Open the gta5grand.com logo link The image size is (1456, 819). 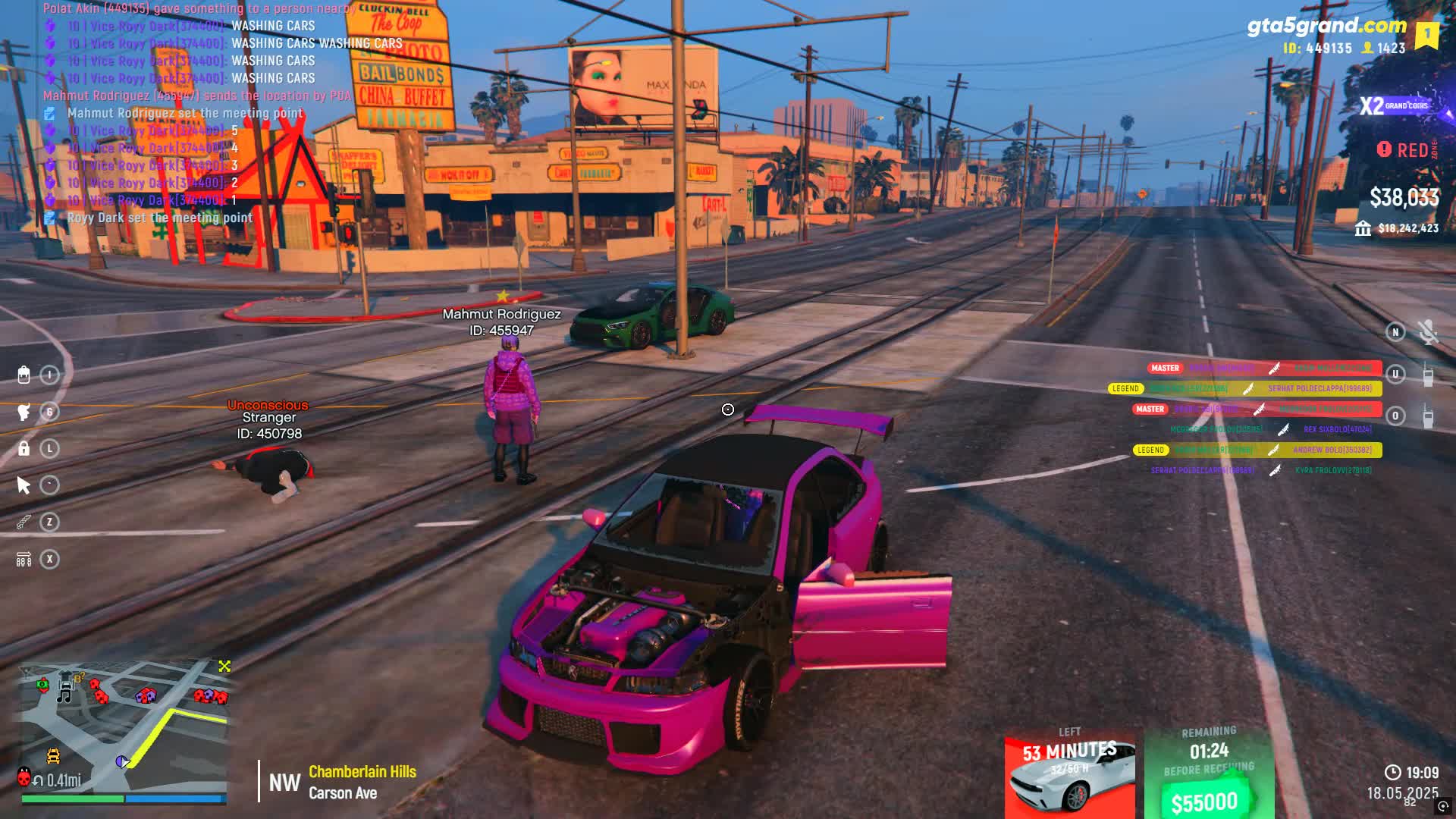[x=1326, y=26]
